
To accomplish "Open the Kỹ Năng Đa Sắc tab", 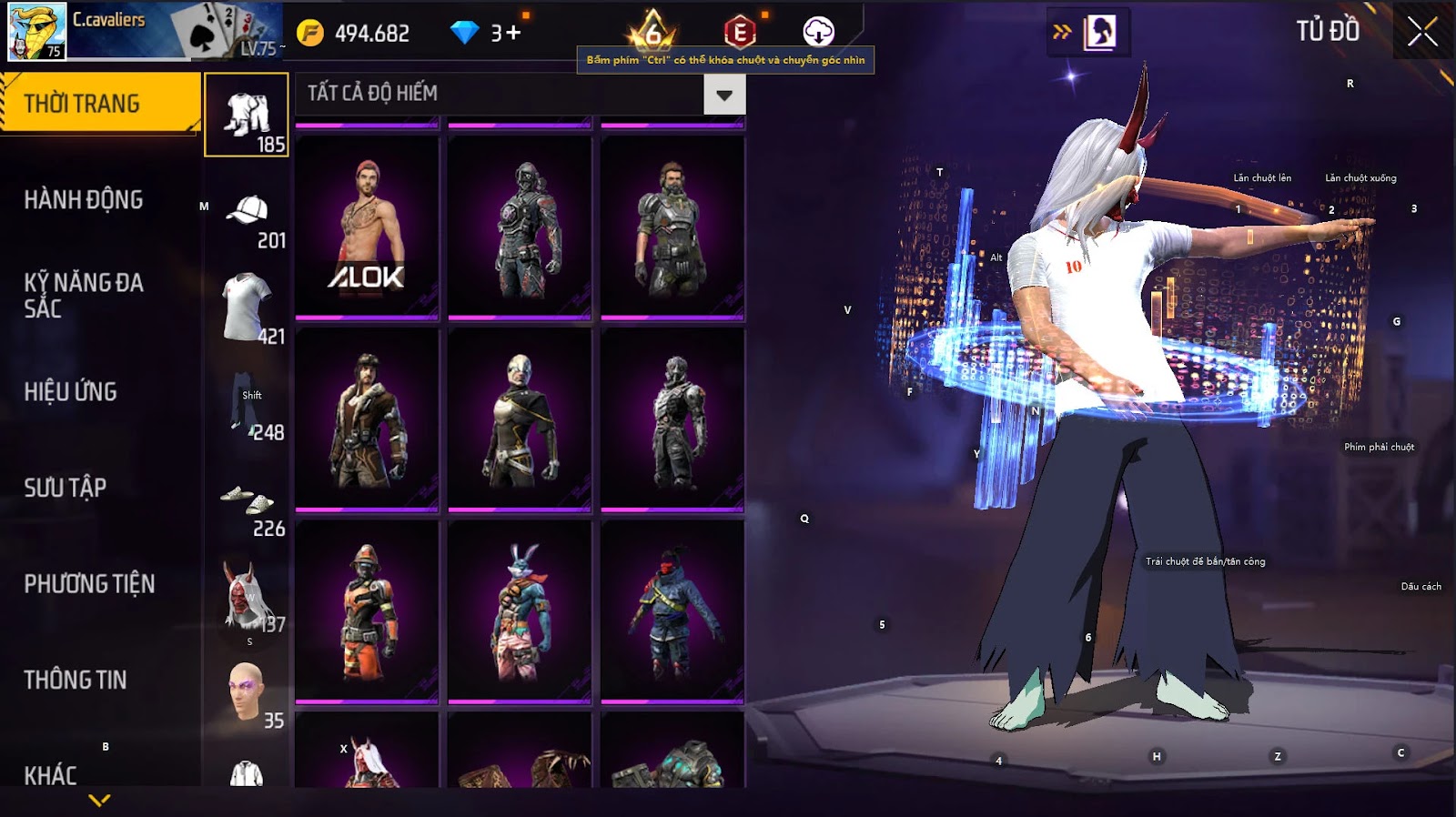I will tap(84, 295).
